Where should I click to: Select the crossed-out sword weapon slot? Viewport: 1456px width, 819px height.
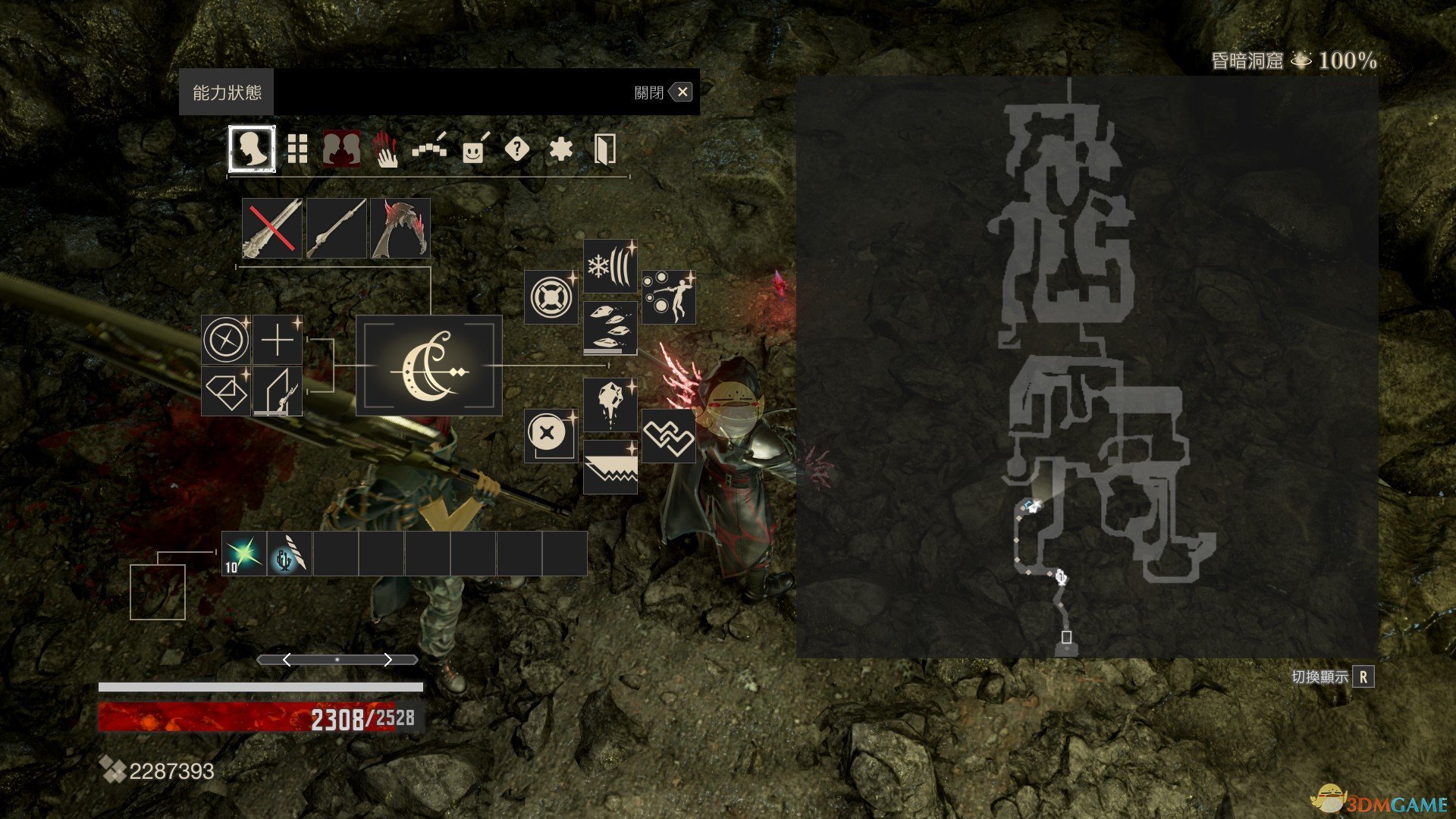271,228
